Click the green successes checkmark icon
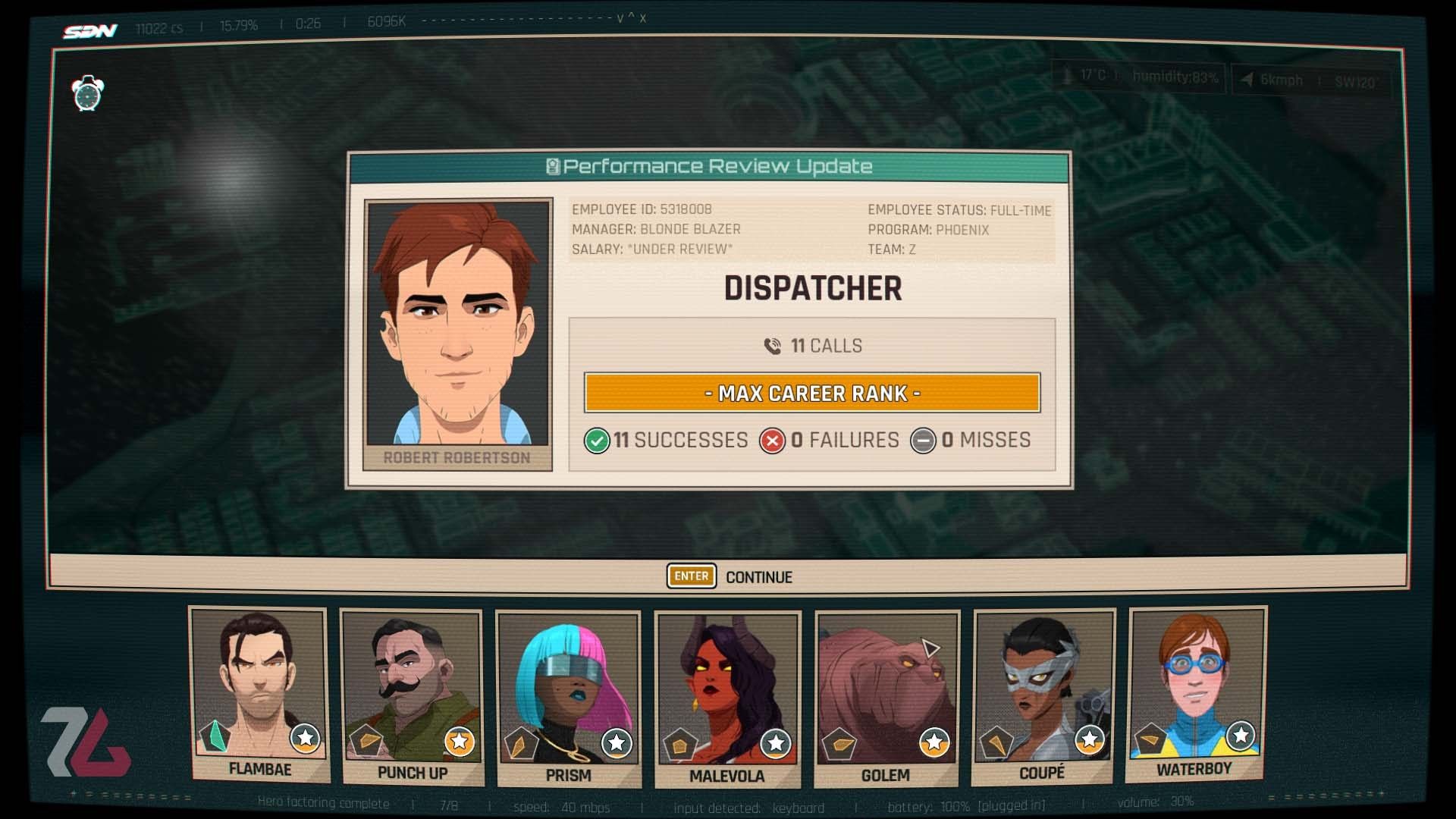This screenshot has height=819, width=1456. [596, 440]
